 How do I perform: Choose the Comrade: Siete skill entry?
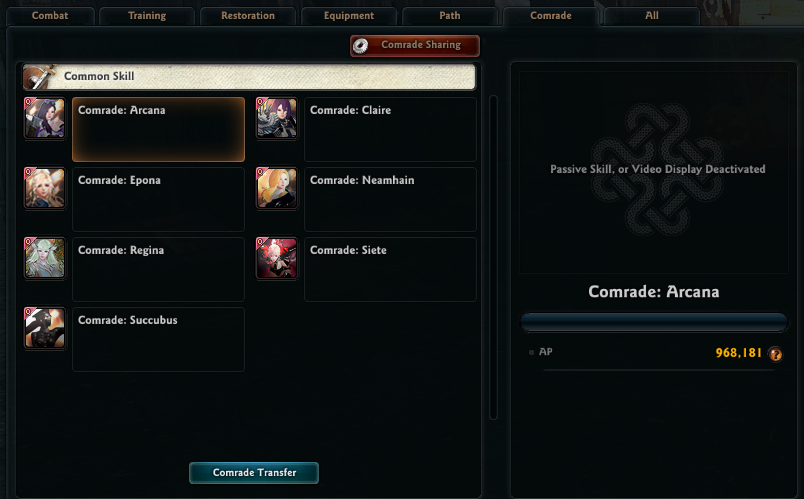(x=390, y=269)
